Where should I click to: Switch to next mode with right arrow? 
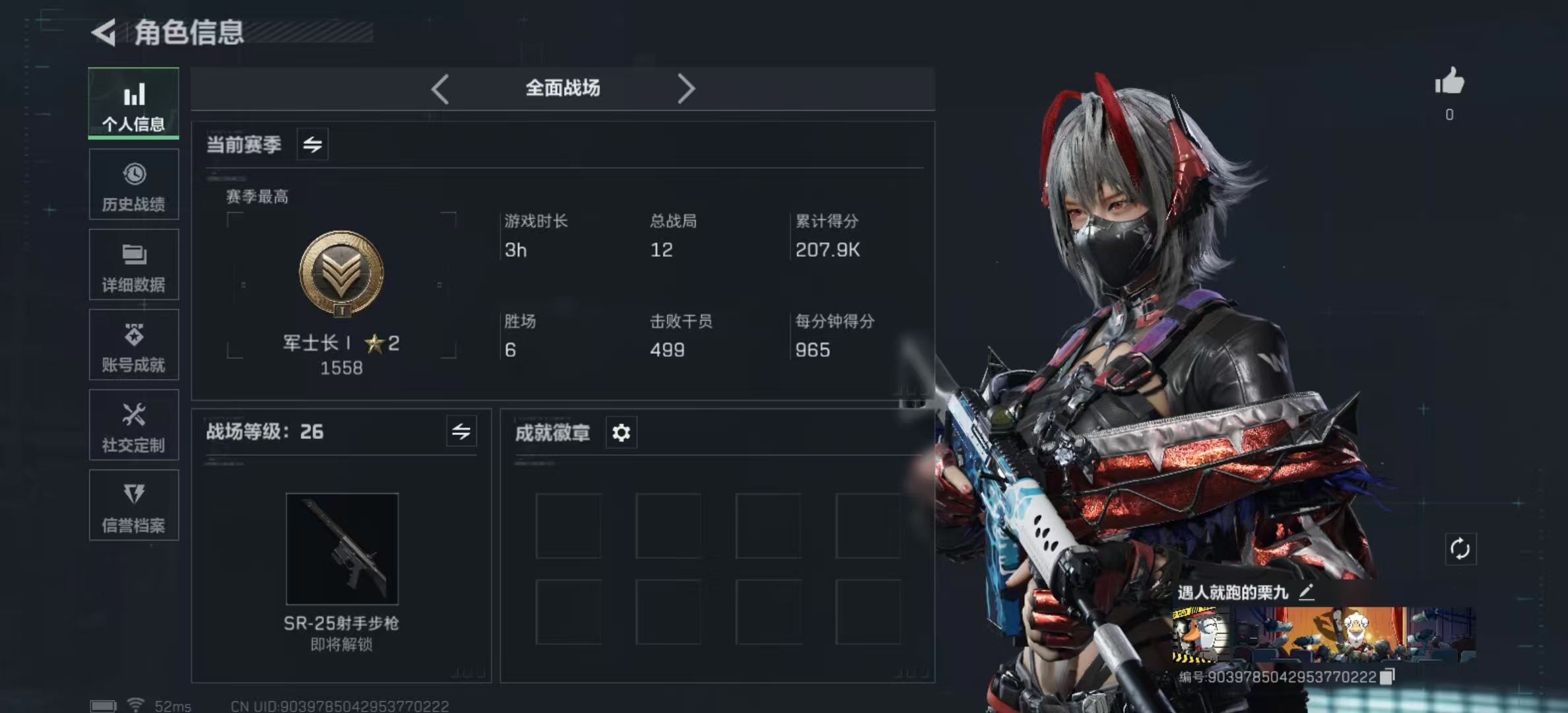(686, 88)
